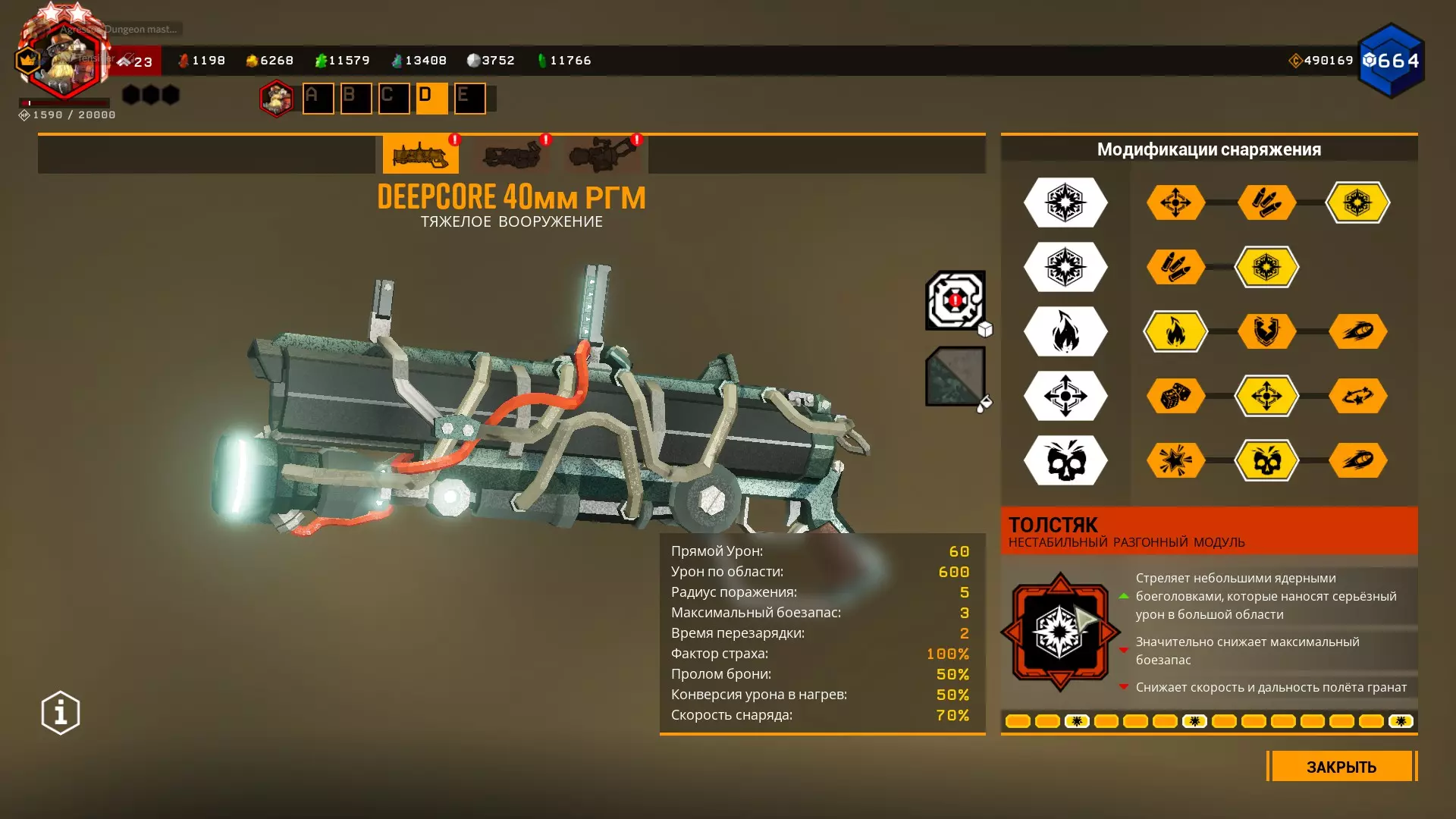Click the Толстяк overclock icon

point(1060,632)
